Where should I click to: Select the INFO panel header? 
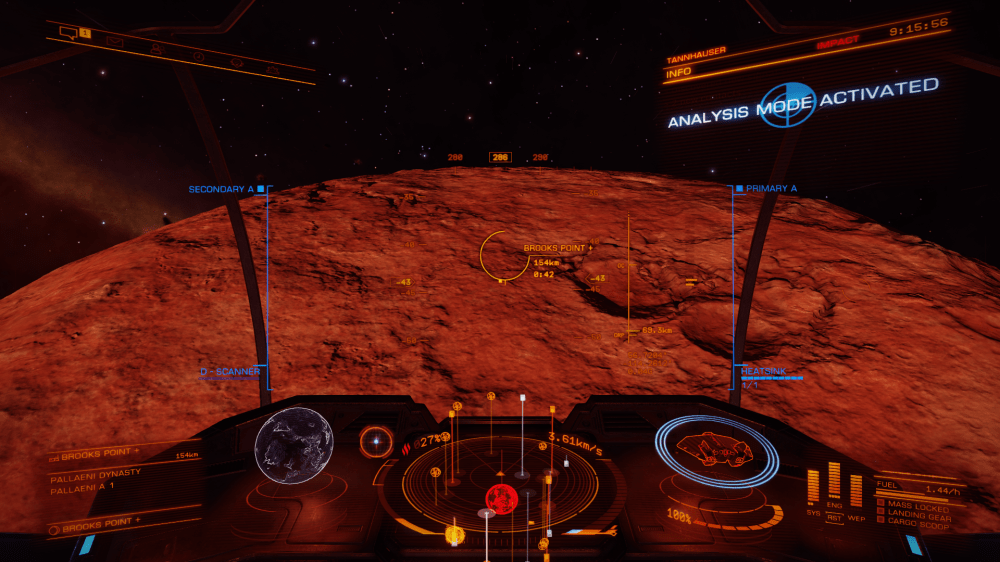680,72
